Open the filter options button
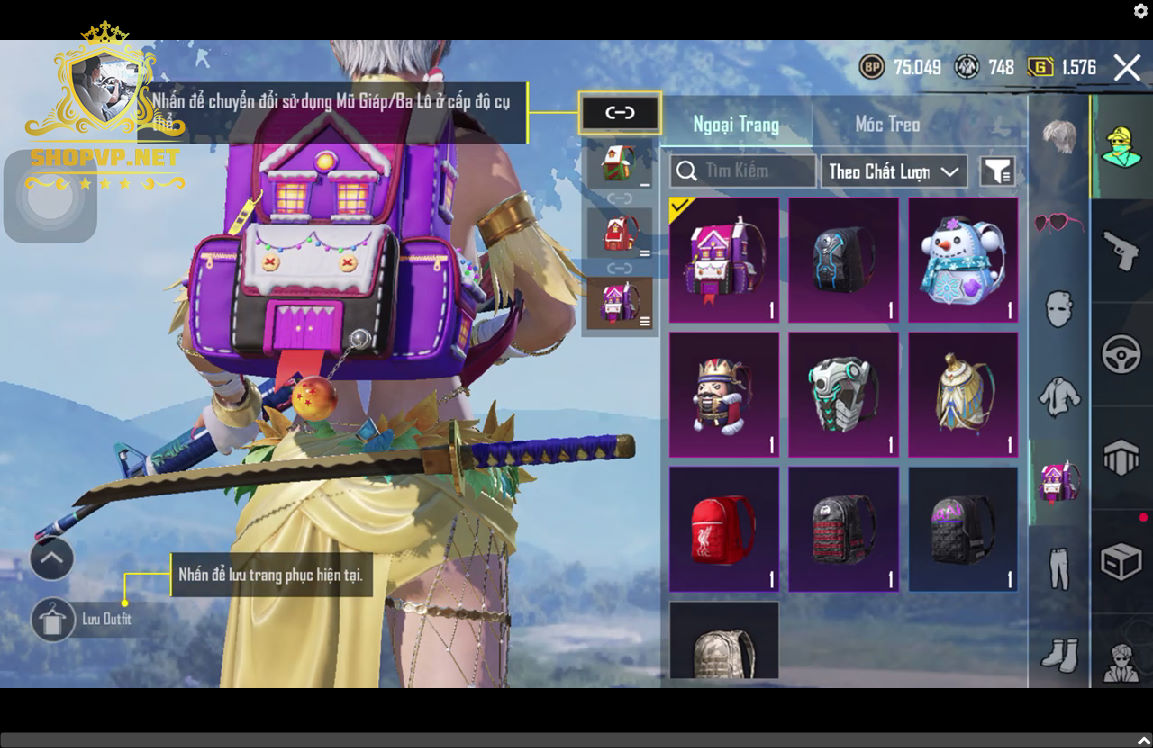The width and height of the screenshot is (1153, 748). 997,172
